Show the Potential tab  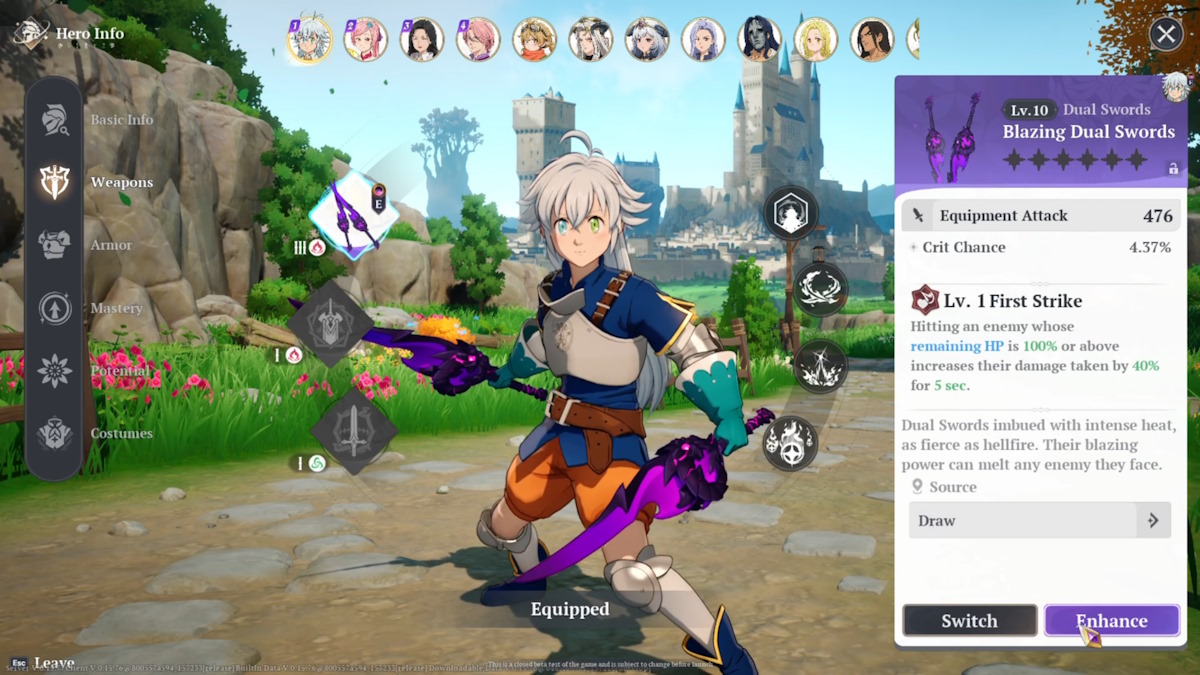pos(55,371)
